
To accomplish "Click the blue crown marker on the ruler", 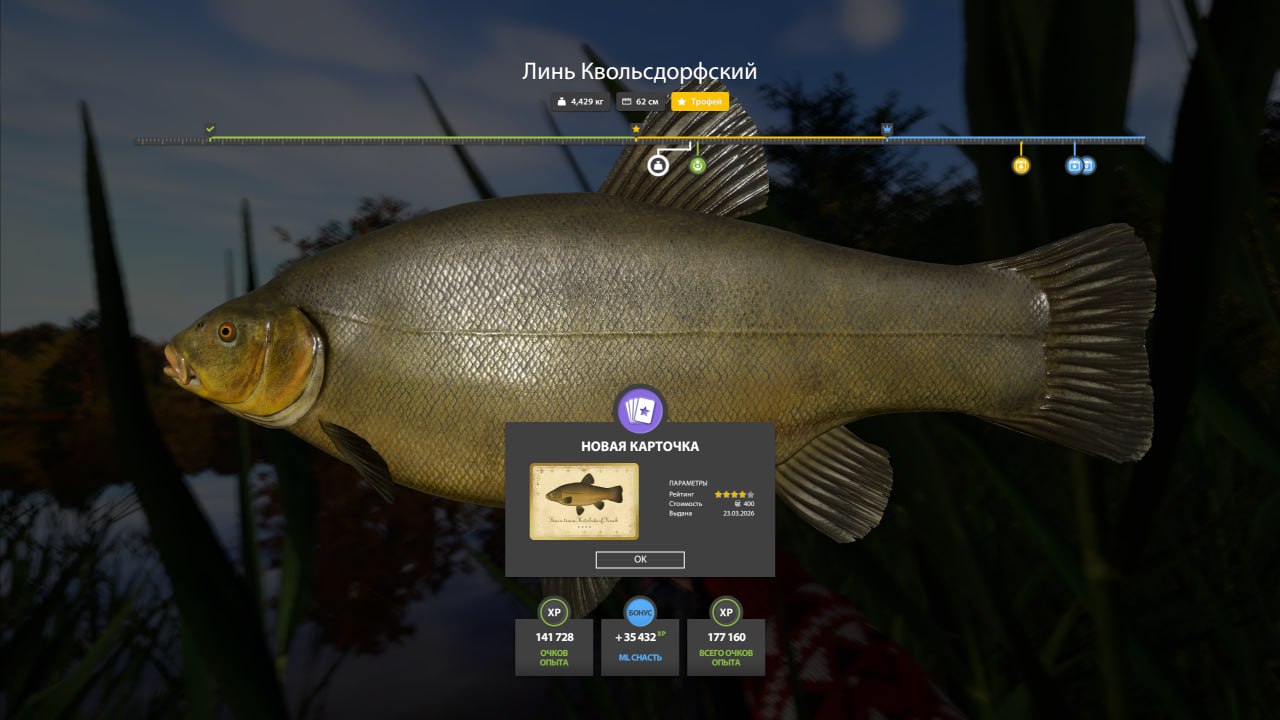I will click(887, 129).
